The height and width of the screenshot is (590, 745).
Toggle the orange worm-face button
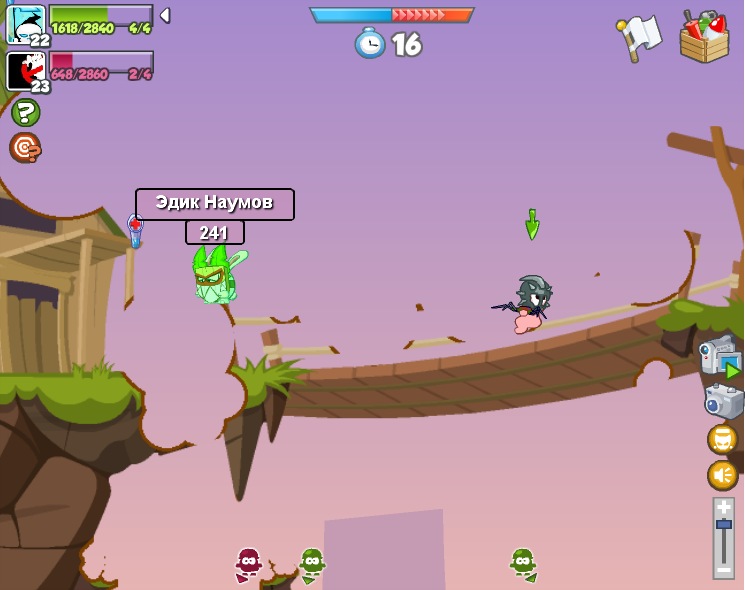coord(722,439)
